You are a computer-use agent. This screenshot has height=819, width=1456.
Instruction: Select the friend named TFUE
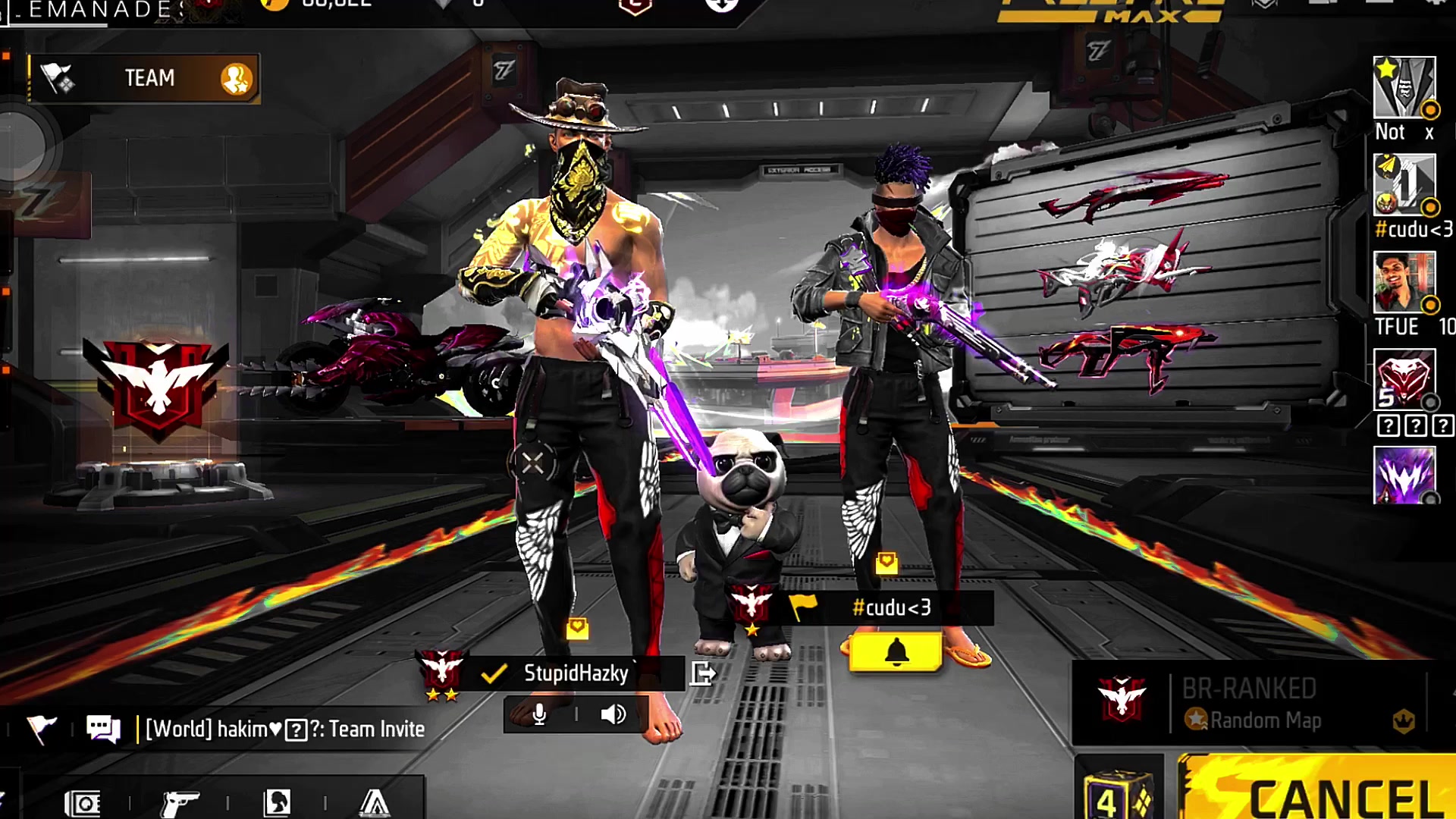[1404, 283]
